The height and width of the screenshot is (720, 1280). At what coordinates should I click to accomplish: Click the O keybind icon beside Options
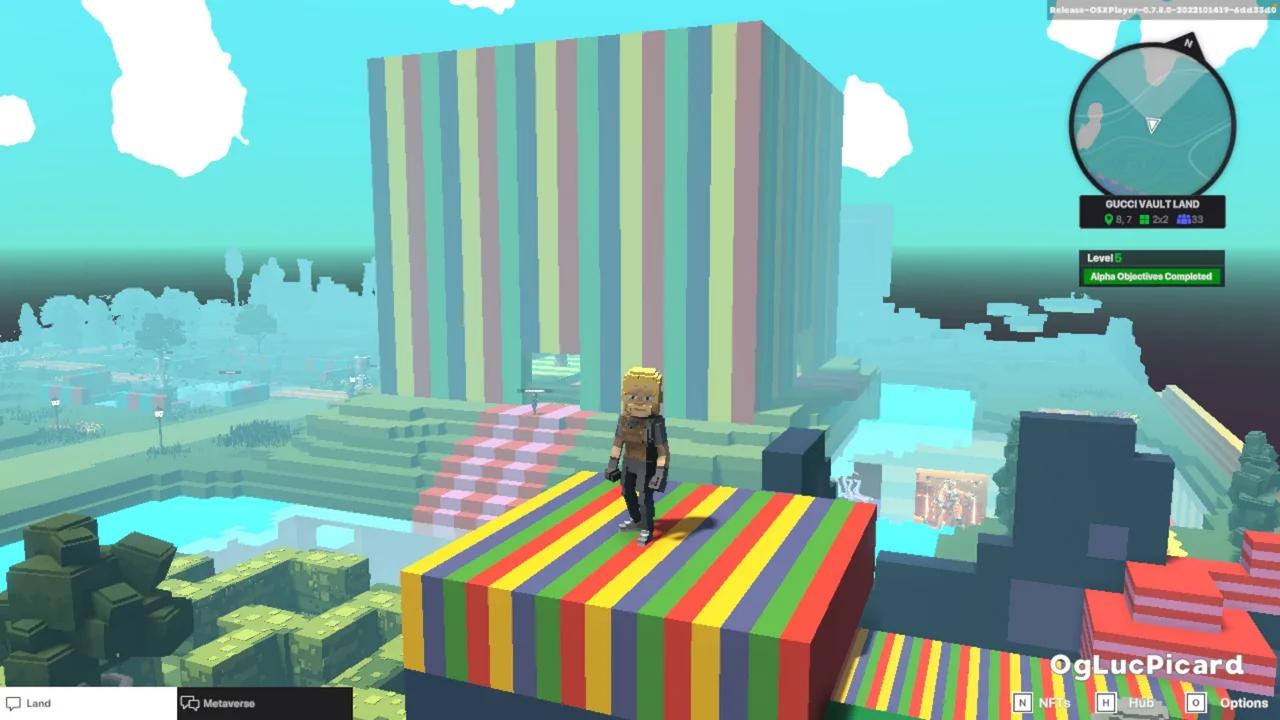click(x=1195, y=704)
